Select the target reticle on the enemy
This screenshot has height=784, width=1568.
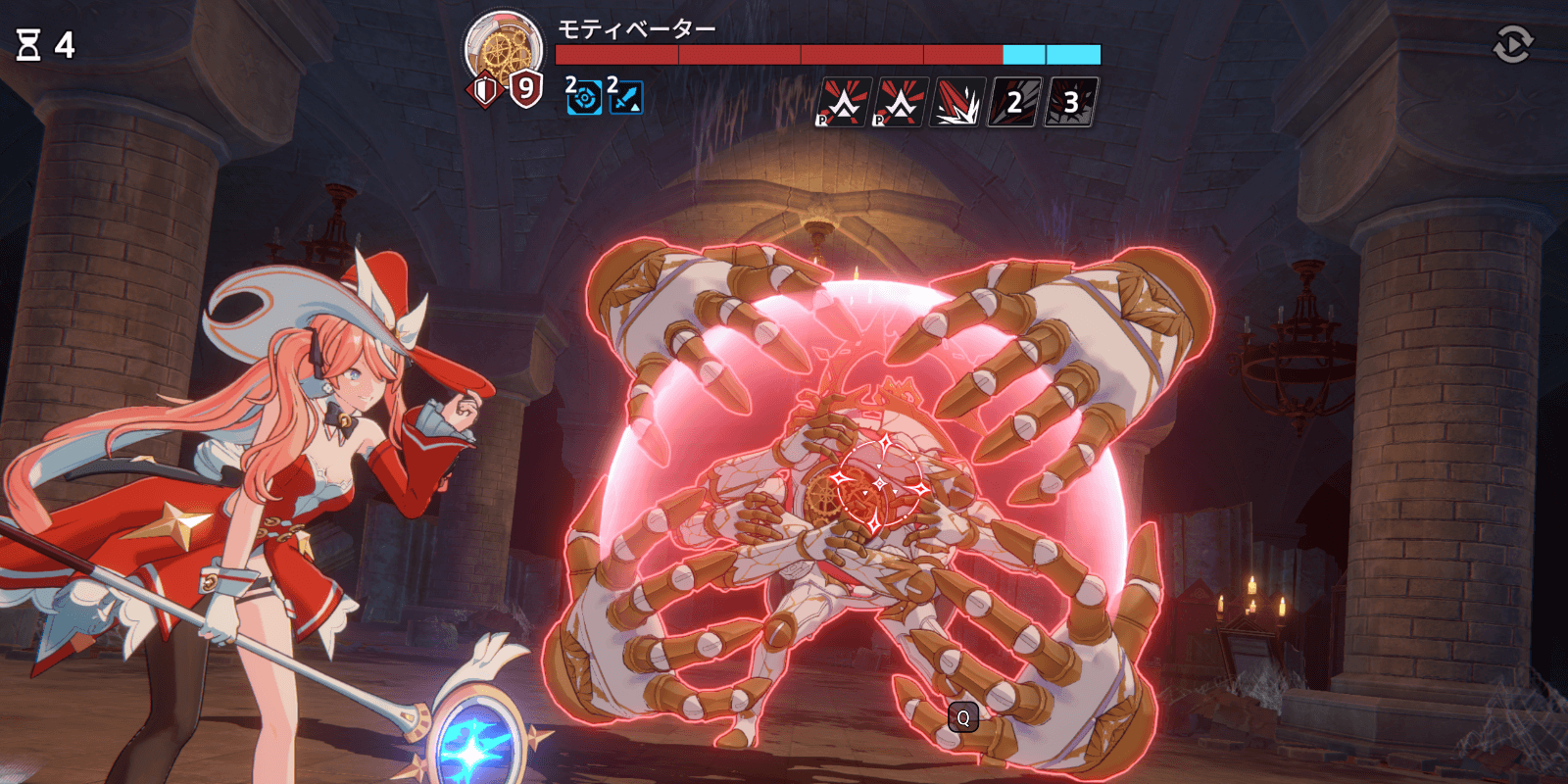pos(880,484)
